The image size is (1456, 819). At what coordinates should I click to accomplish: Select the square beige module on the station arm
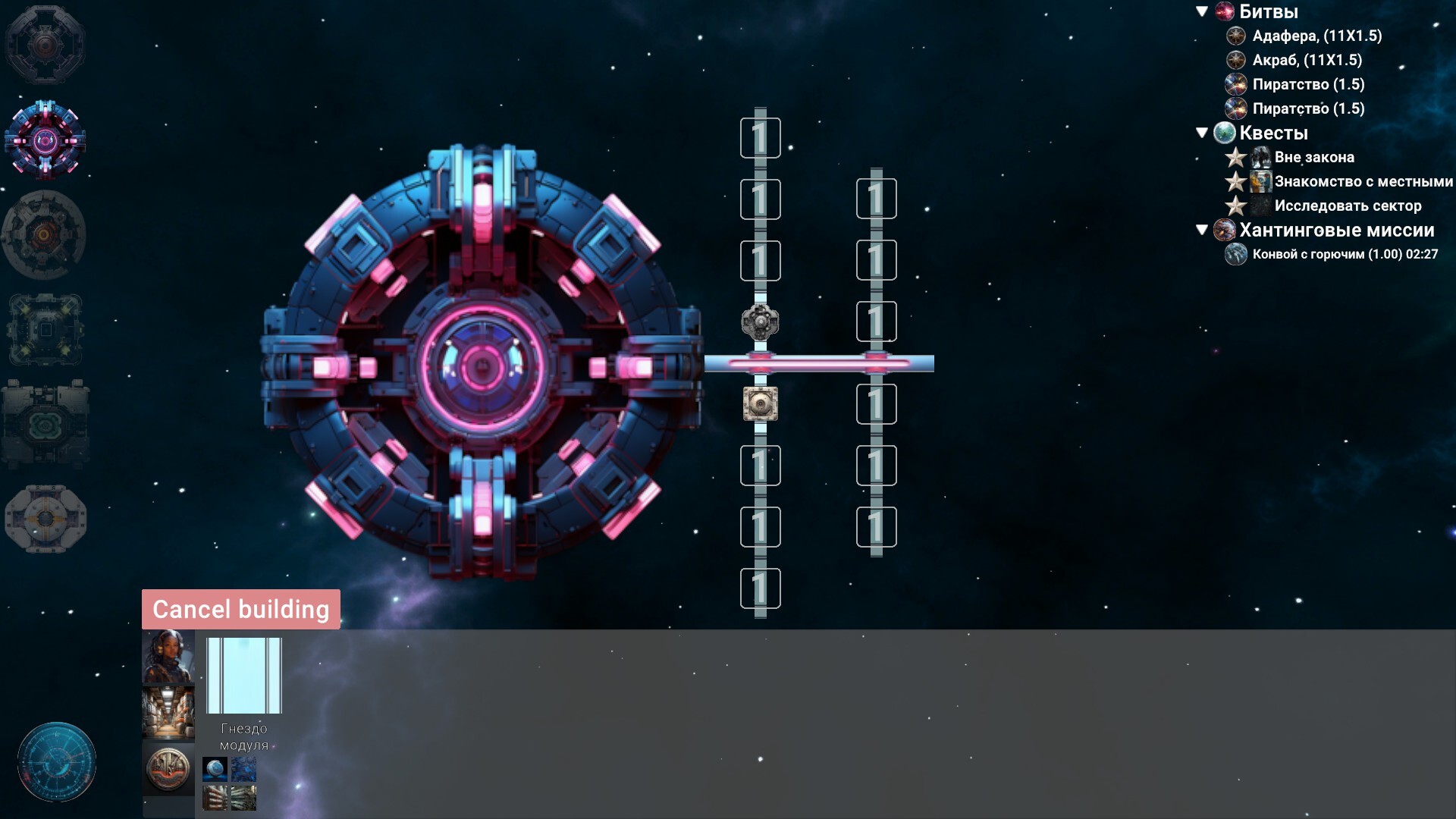click(x=760, y=403)
